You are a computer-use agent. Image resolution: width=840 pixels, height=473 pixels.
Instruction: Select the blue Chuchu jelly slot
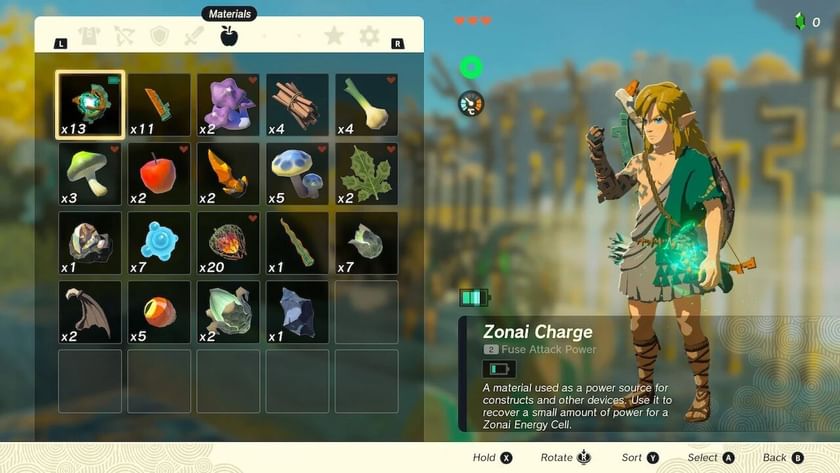pos(159,242)
